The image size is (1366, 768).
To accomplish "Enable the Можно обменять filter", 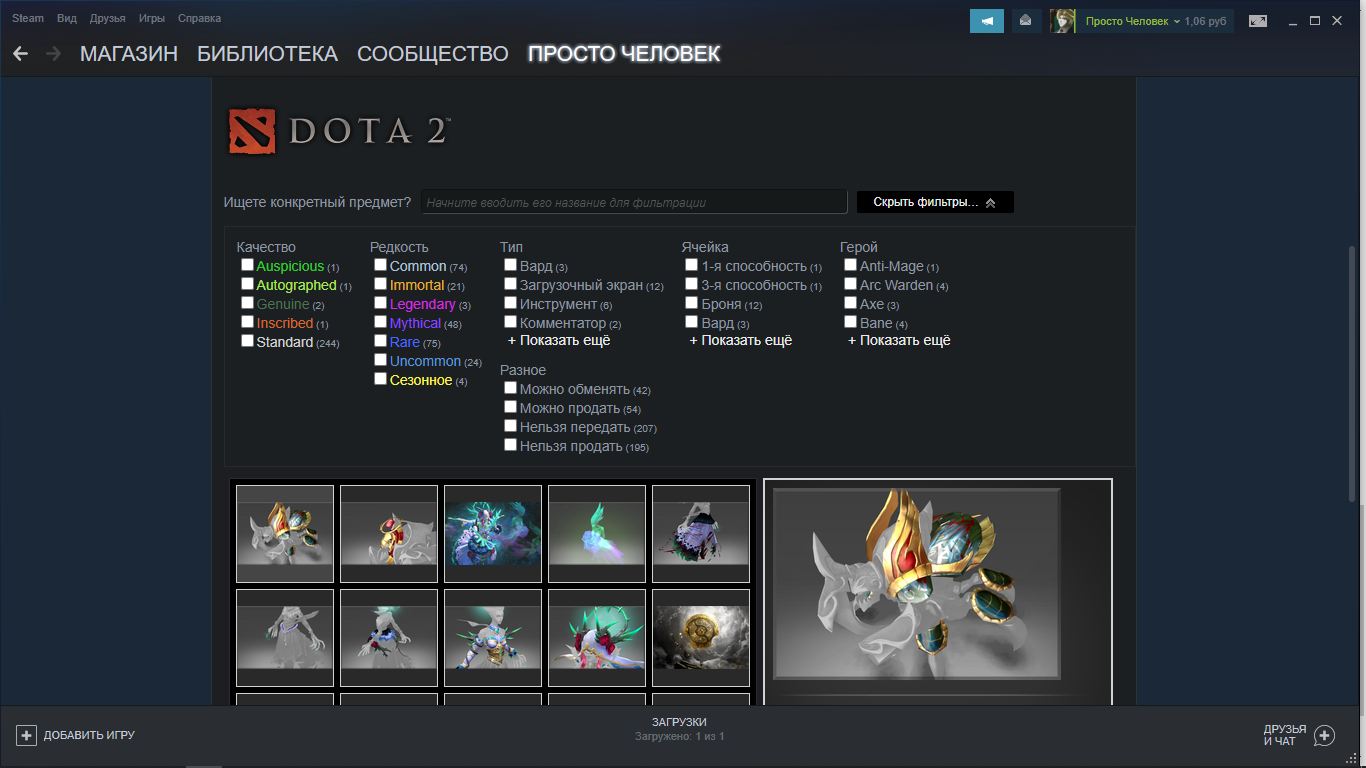I will tap(510, 387).
